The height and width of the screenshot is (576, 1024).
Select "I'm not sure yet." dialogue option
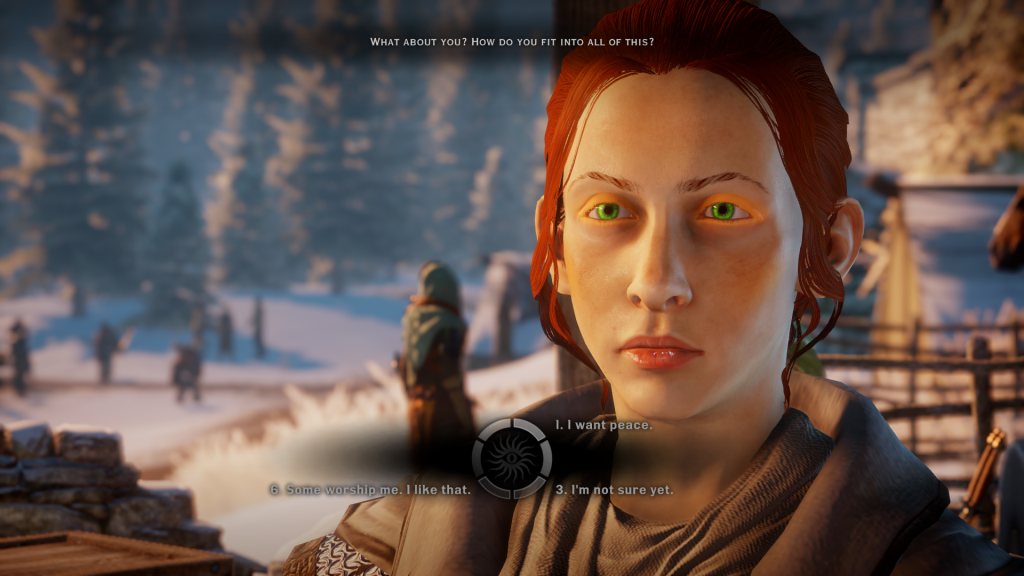[614, 490]
